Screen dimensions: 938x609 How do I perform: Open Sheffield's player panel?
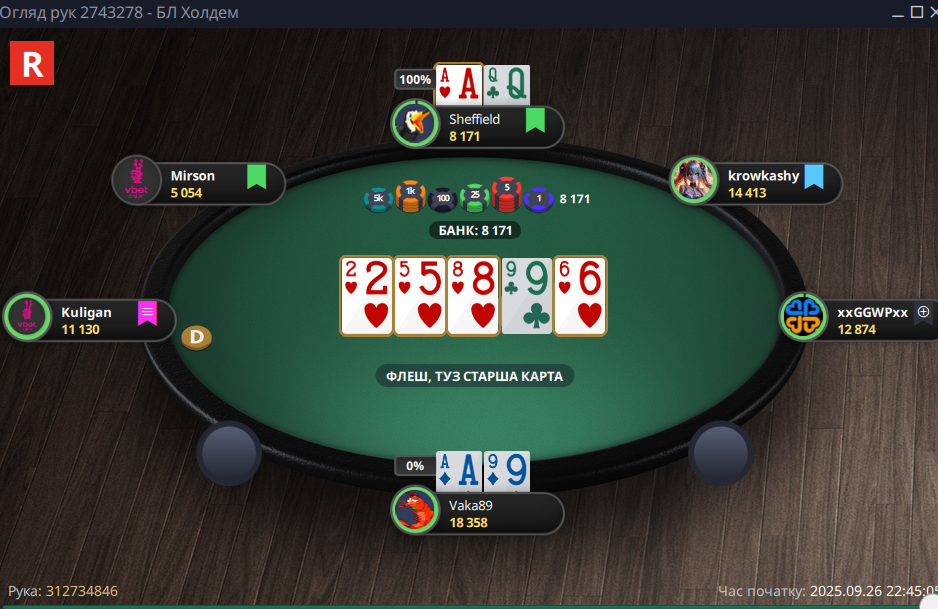(x=480, y=127)
